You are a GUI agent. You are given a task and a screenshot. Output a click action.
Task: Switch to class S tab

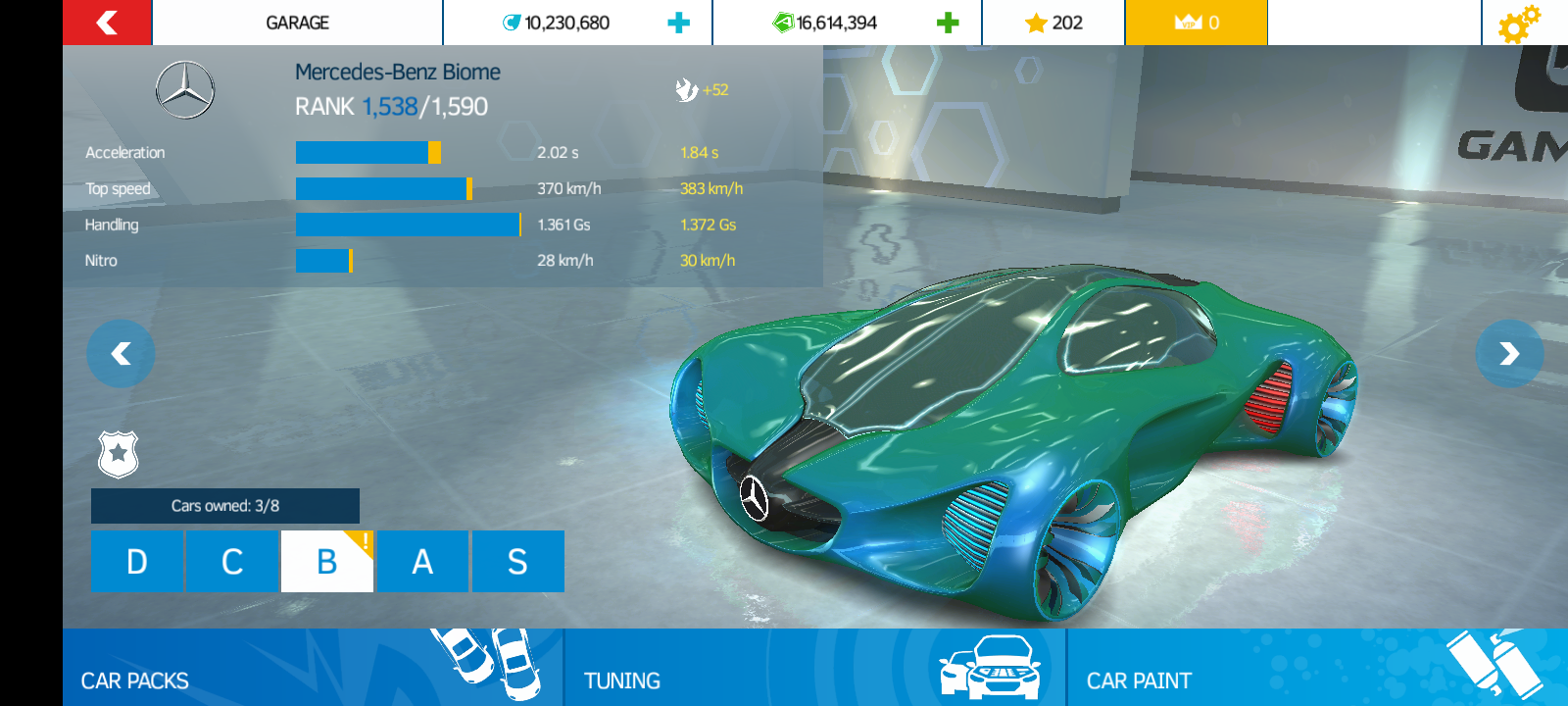coord(517,561)
